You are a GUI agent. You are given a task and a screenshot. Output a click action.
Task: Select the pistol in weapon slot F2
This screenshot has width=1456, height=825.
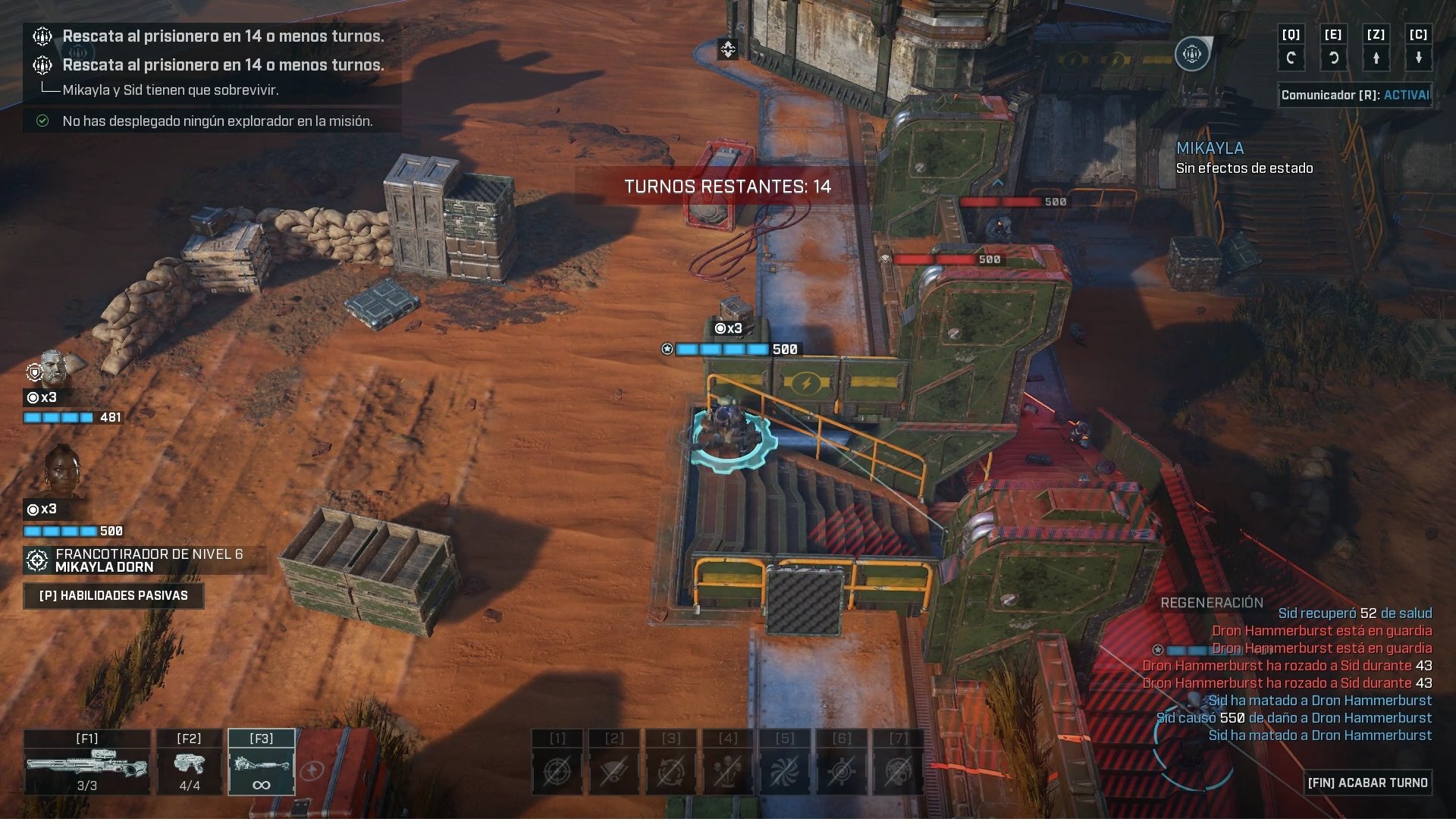(x=190, y=762)
